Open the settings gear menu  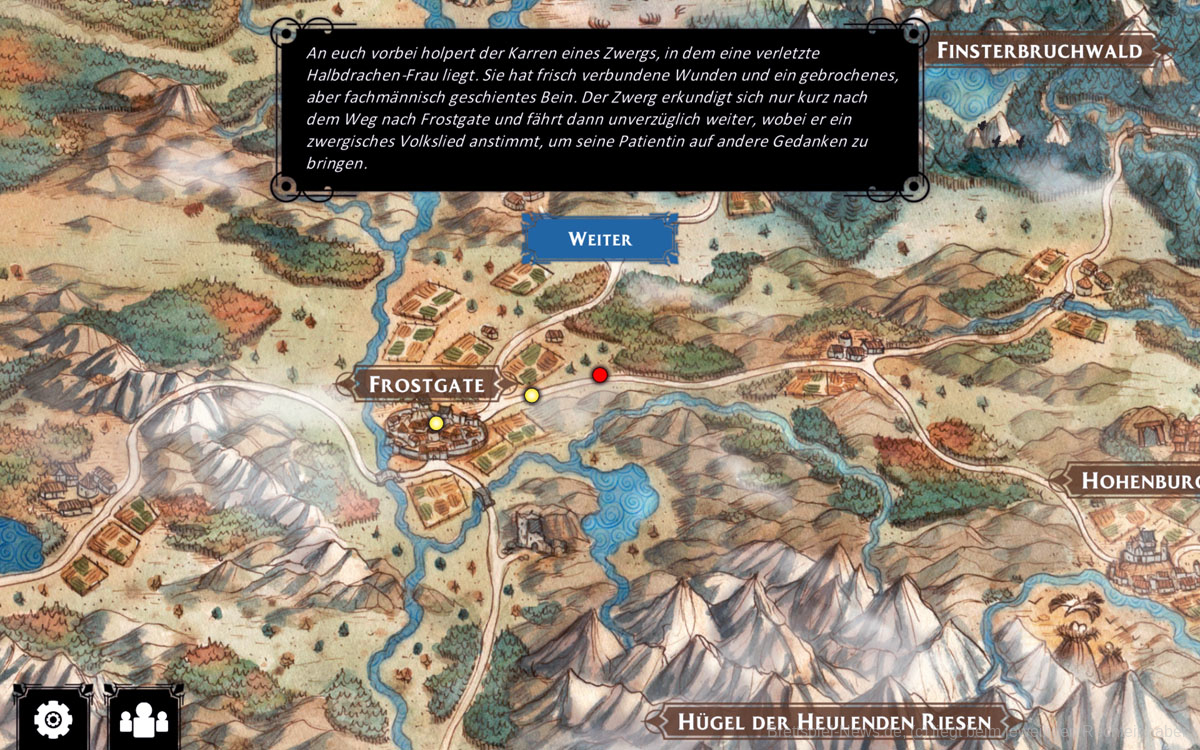point(52,718)
